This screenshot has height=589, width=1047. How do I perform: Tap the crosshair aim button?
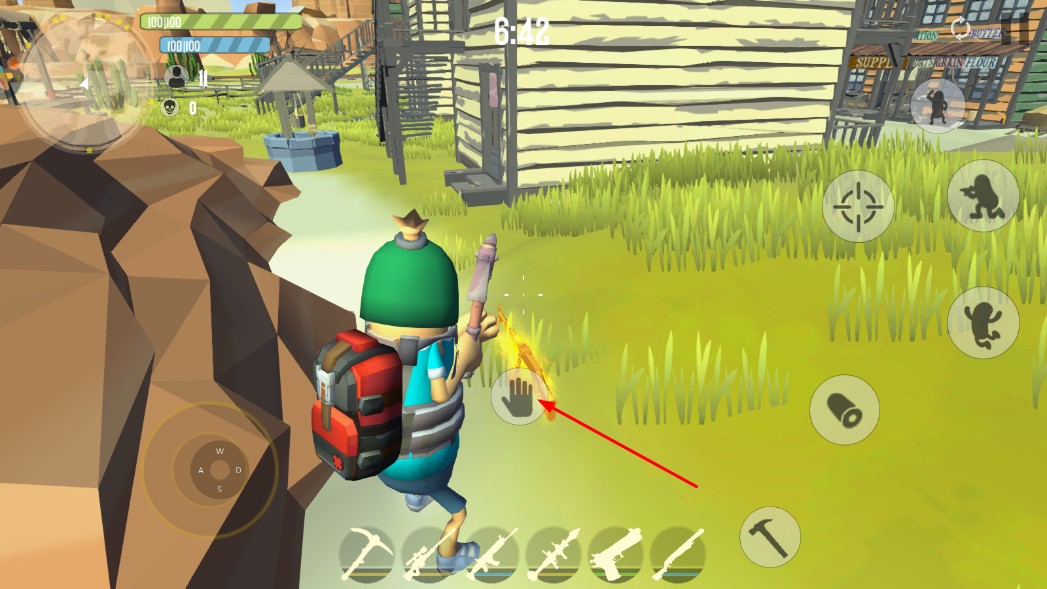click(857, 206)
